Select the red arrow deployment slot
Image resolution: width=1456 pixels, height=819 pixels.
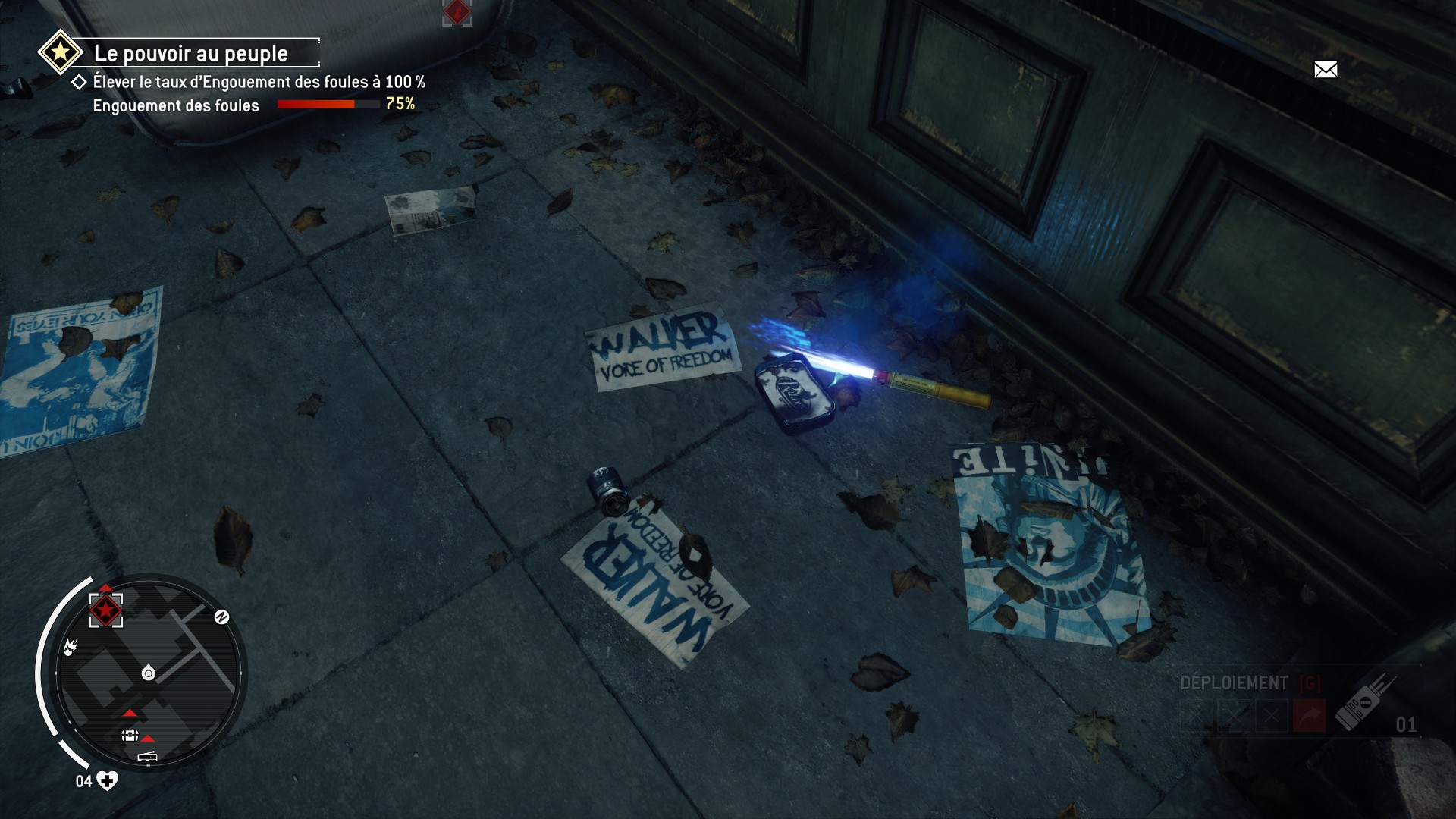[1310, 716]
